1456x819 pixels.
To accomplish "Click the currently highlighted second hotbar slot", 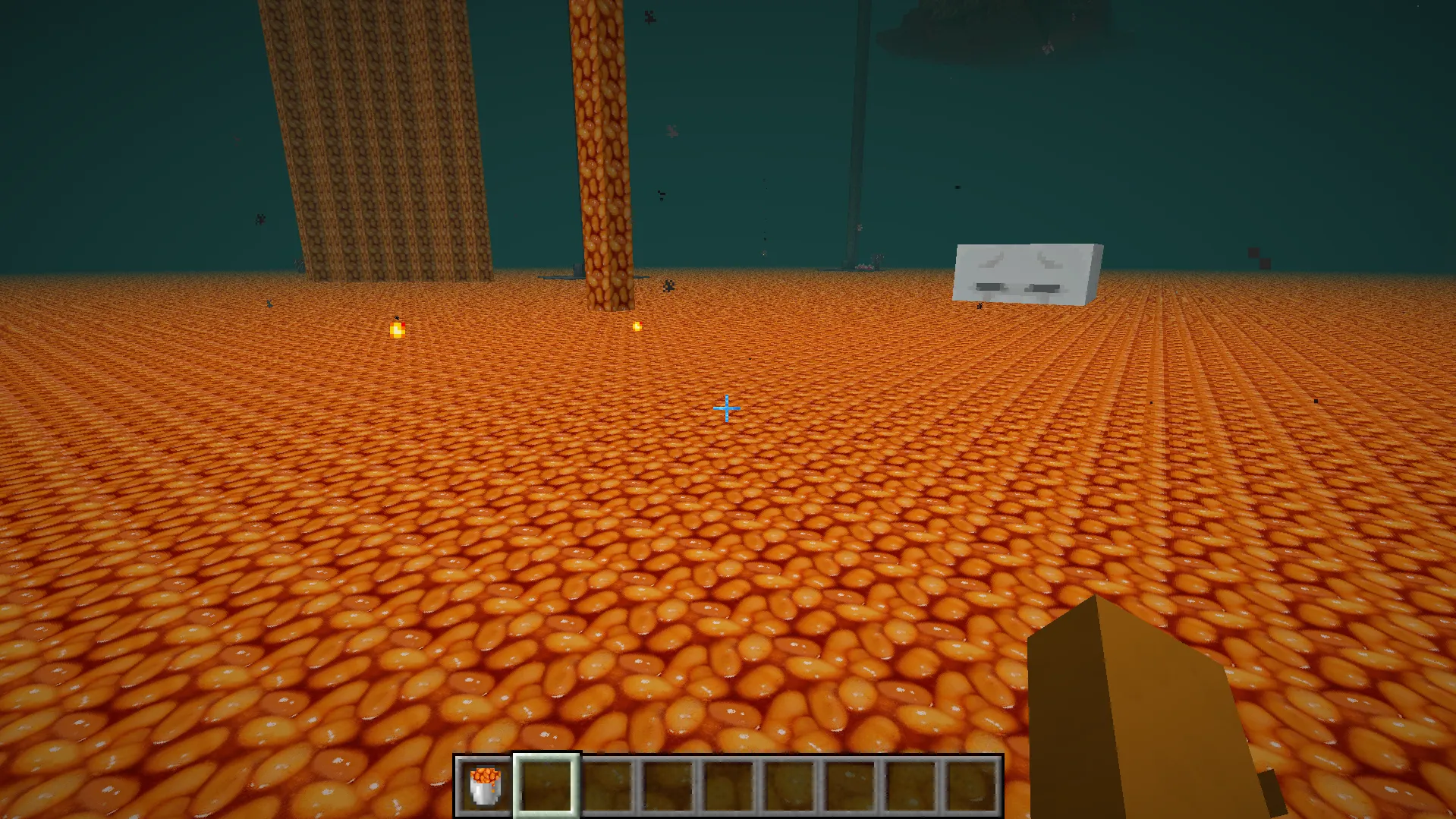I will point(545,786).
